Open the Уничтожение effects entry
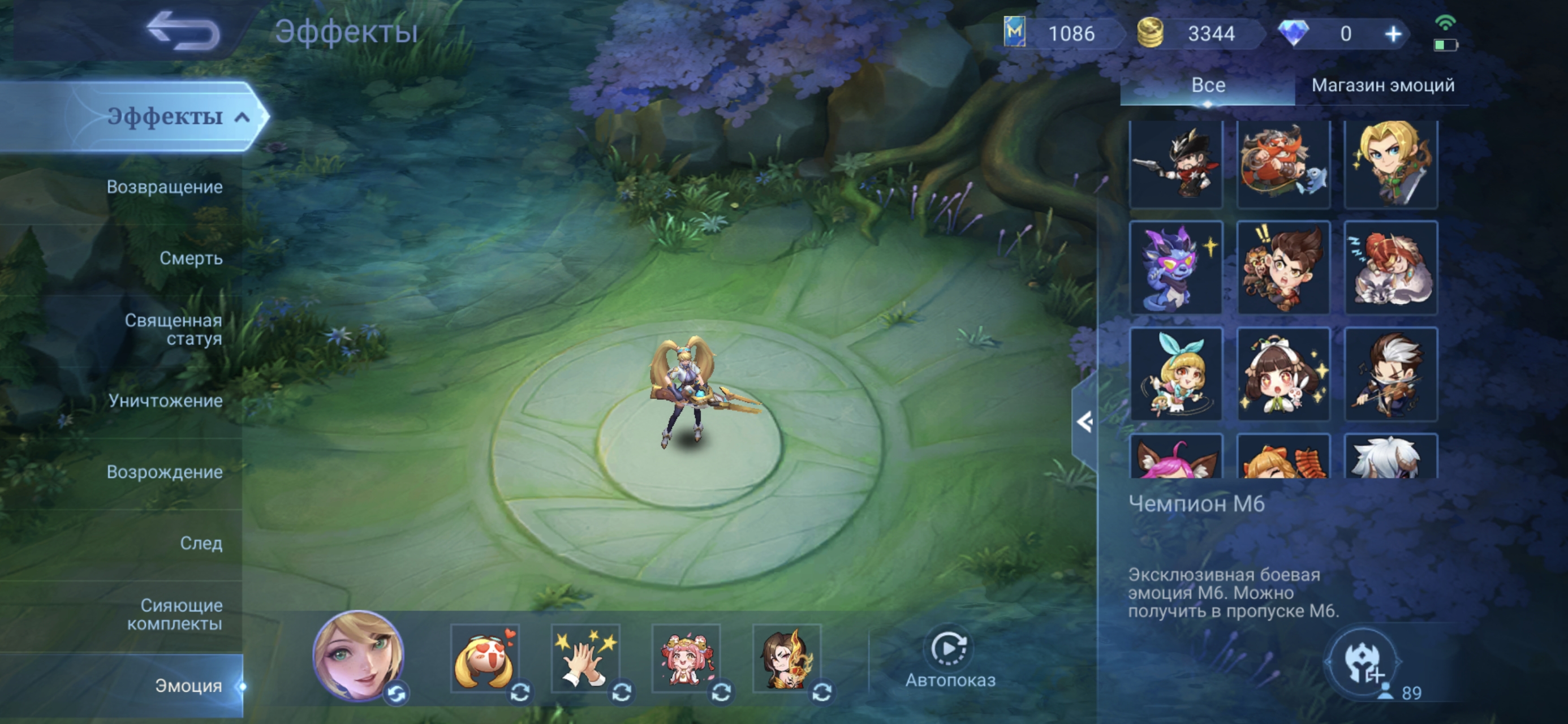Viewport: 1568px width, 724px height. (x=165, y=400)
